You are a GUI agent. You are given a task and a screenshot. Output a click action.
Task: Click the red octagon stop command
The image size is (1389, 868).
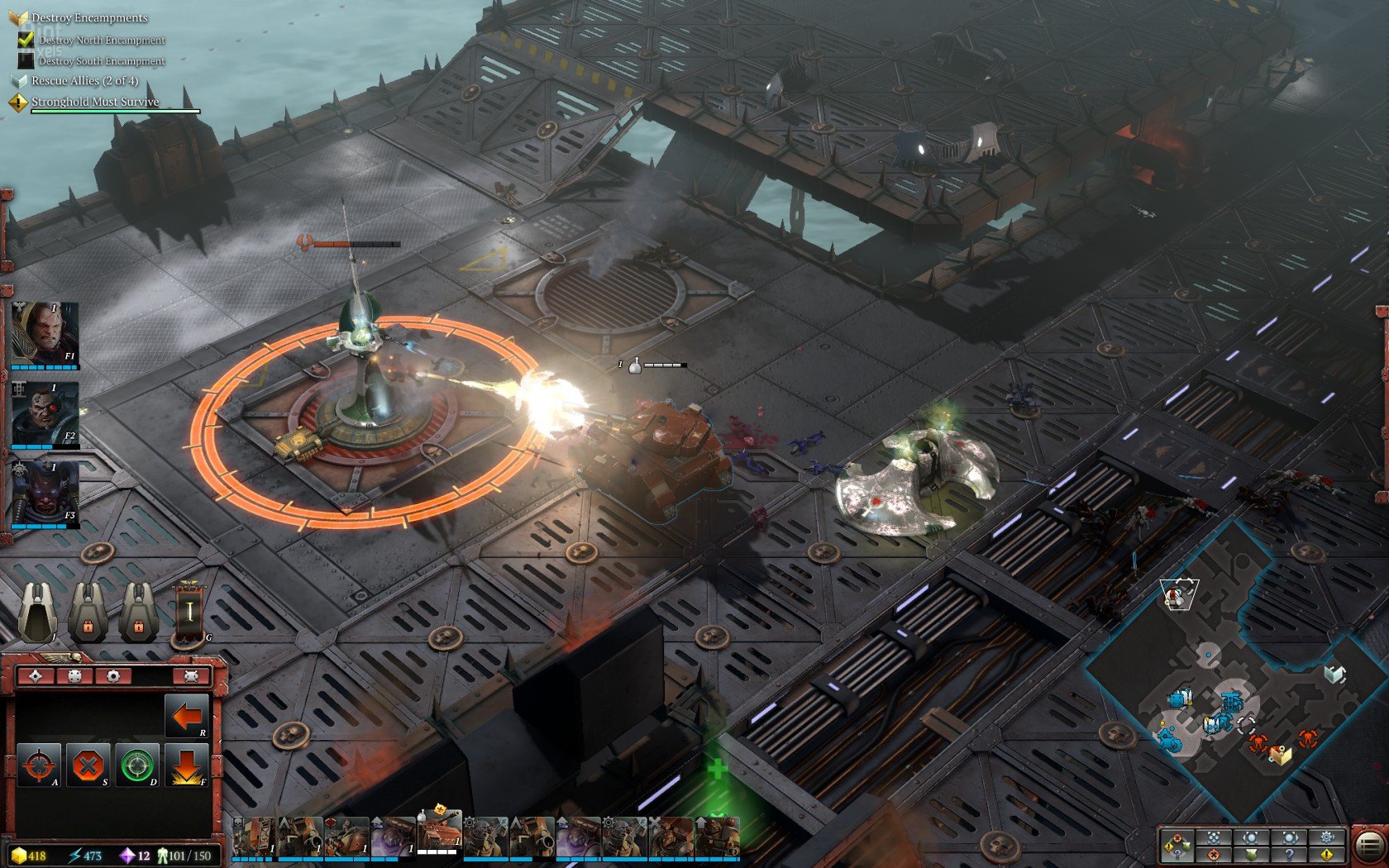pos(87,765)
